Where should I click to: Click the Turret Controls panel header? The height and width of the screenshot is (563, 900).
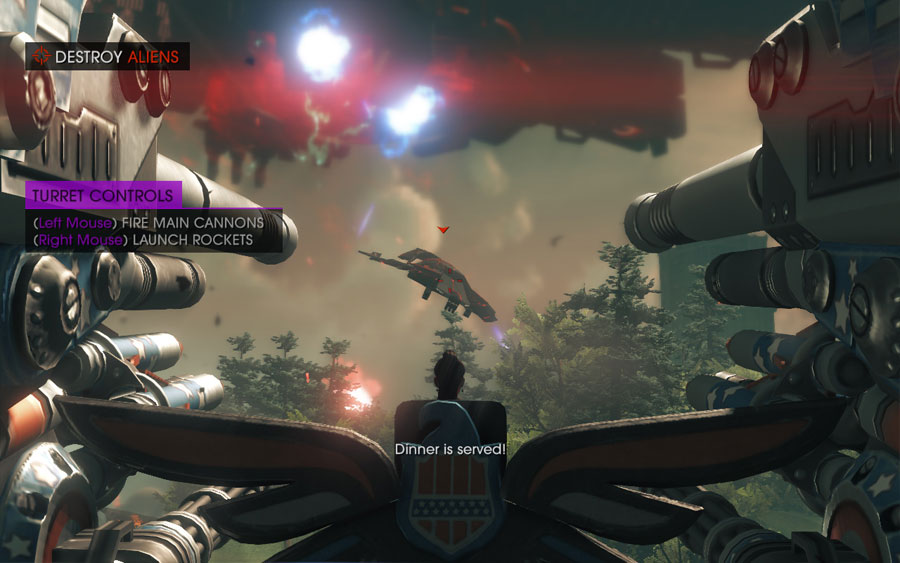coord(104,196)
